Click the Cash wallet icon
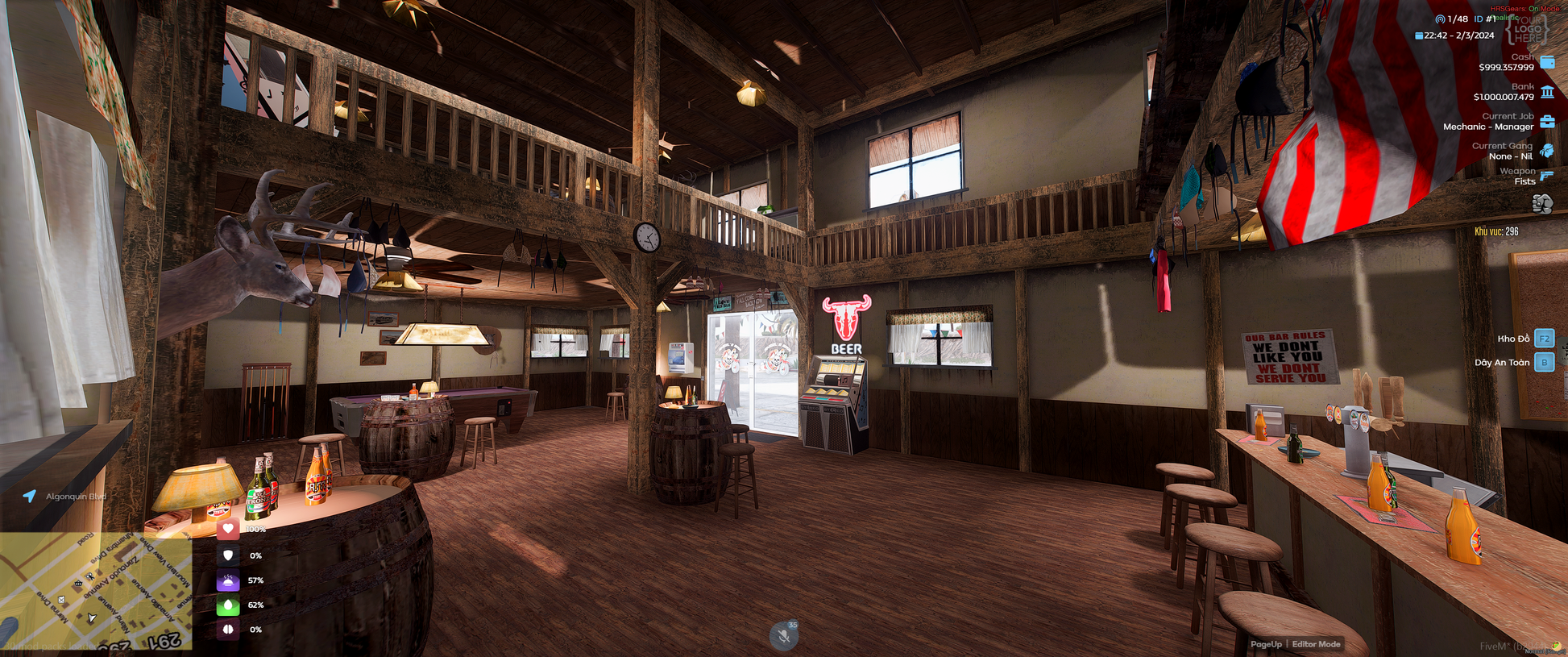 tap(1547, 62)
